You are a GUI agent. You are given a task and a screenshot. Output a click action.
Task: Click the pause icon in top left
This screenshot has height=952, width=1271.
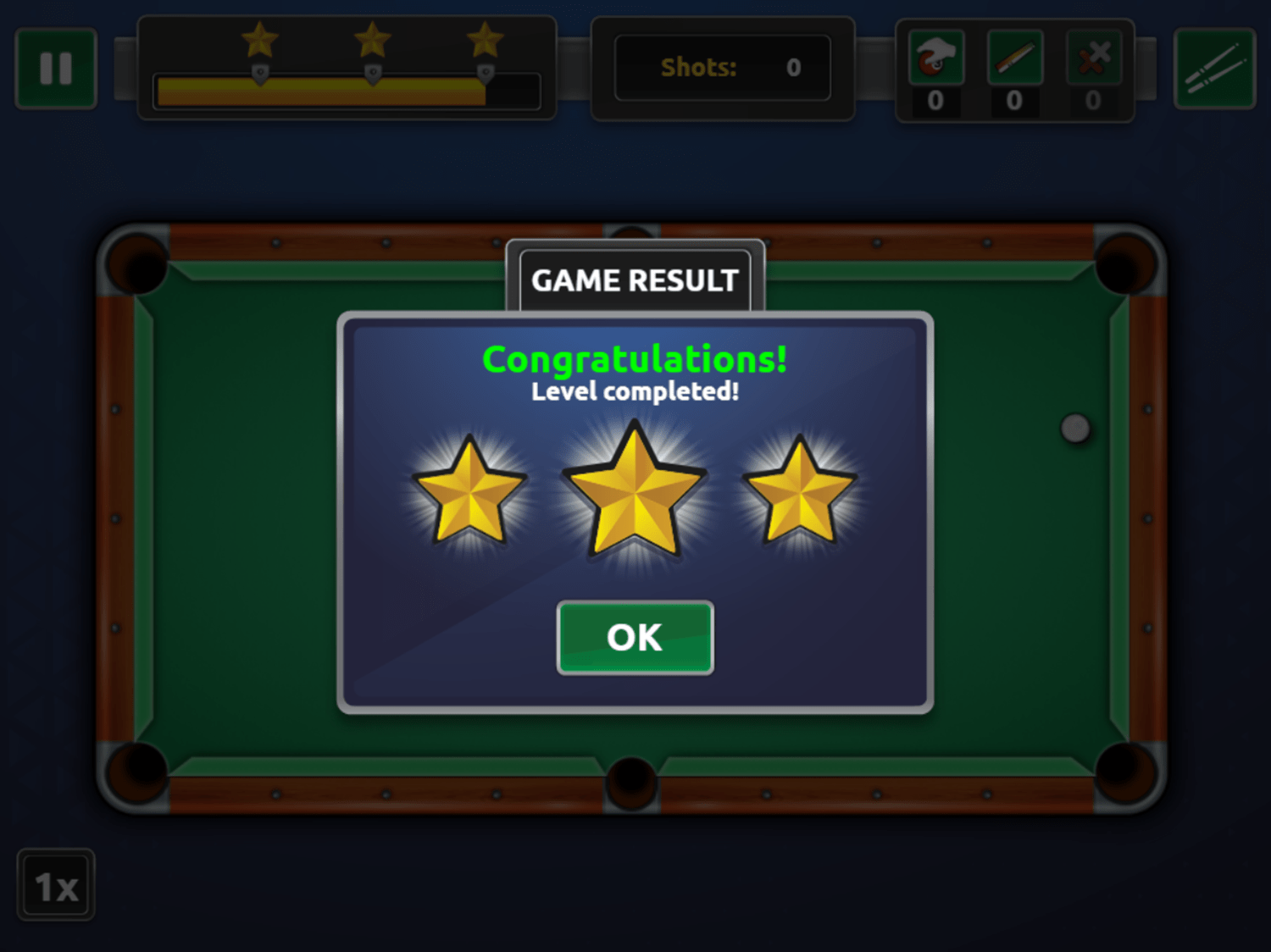click(56, 67)
